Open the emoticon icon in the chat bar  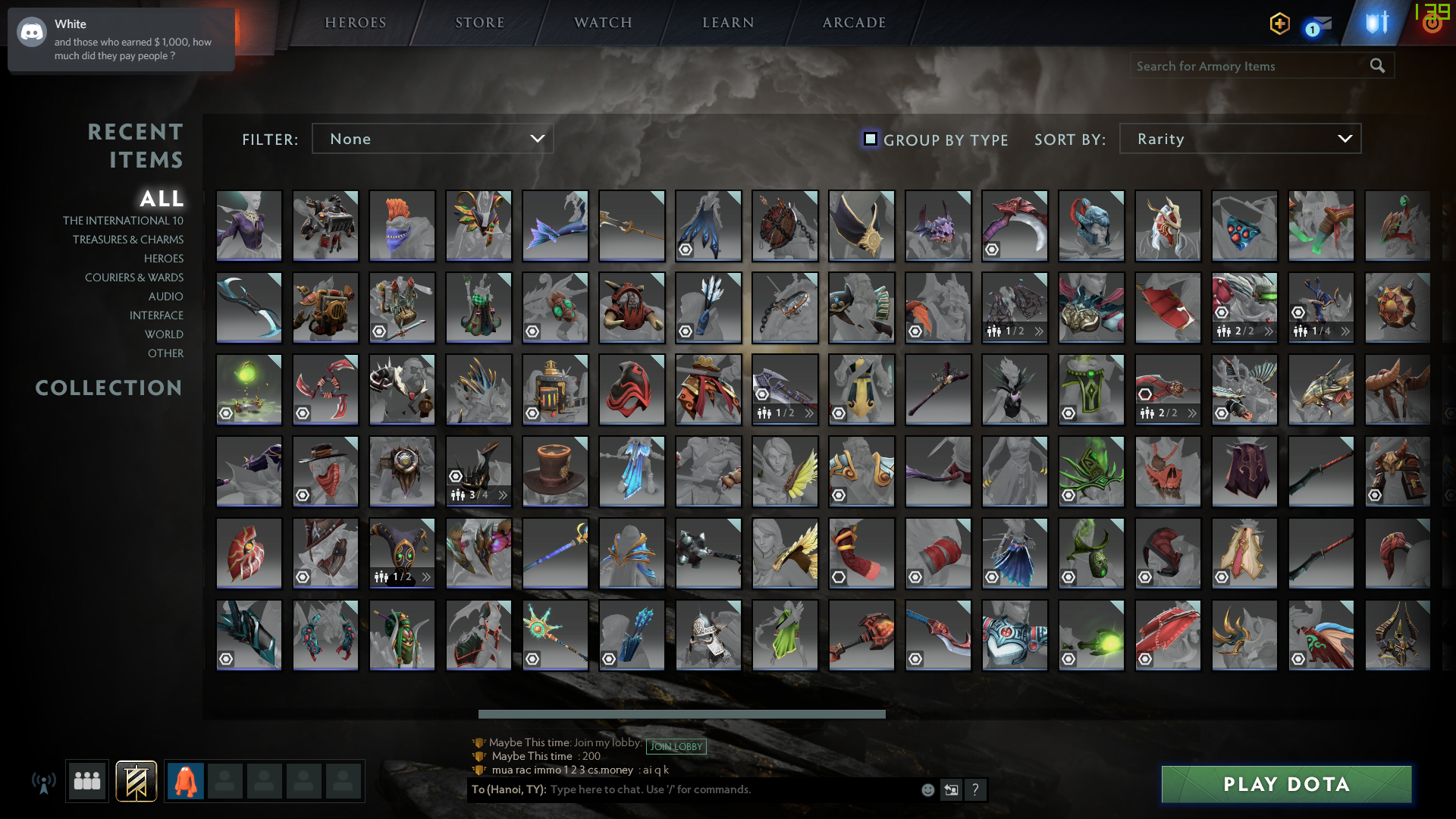click(927, 789)
